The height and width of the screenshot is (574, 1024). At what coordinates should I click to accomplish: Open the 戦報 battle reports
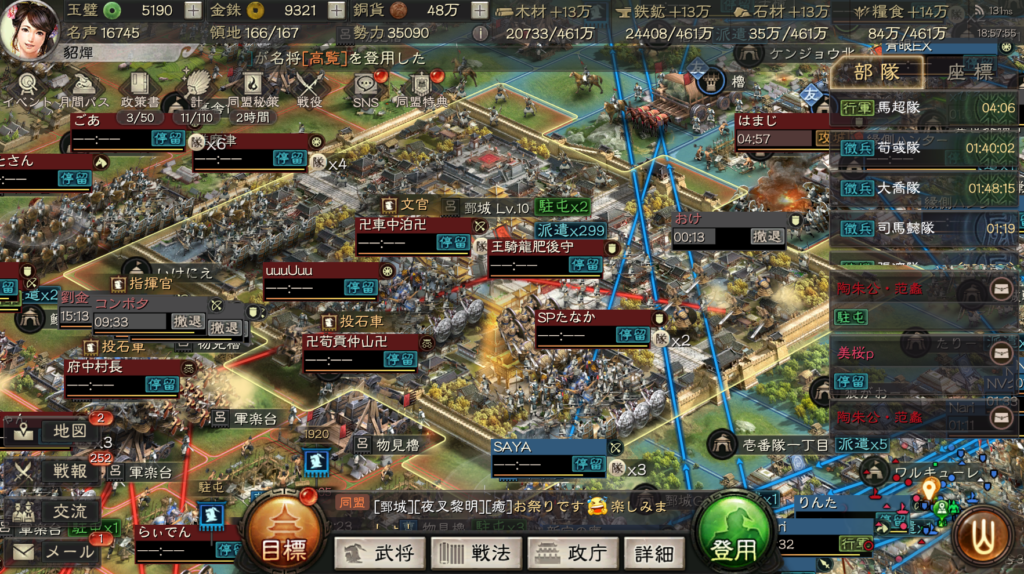pos(56,472)
